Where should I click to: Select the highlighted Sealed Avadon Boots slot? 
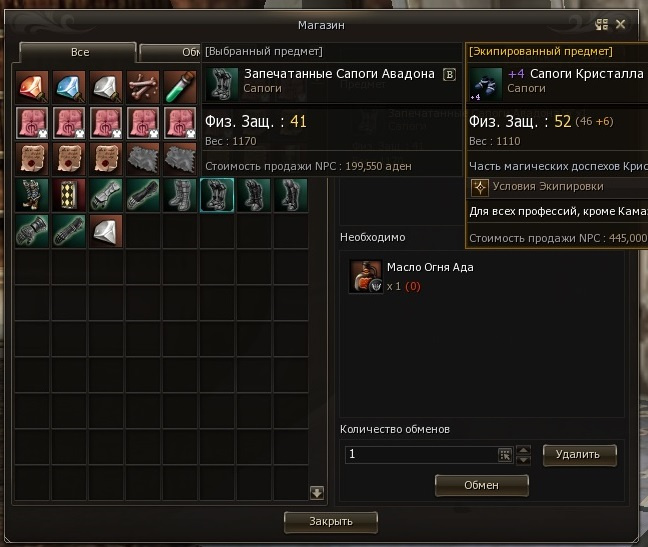coord(217,195)
